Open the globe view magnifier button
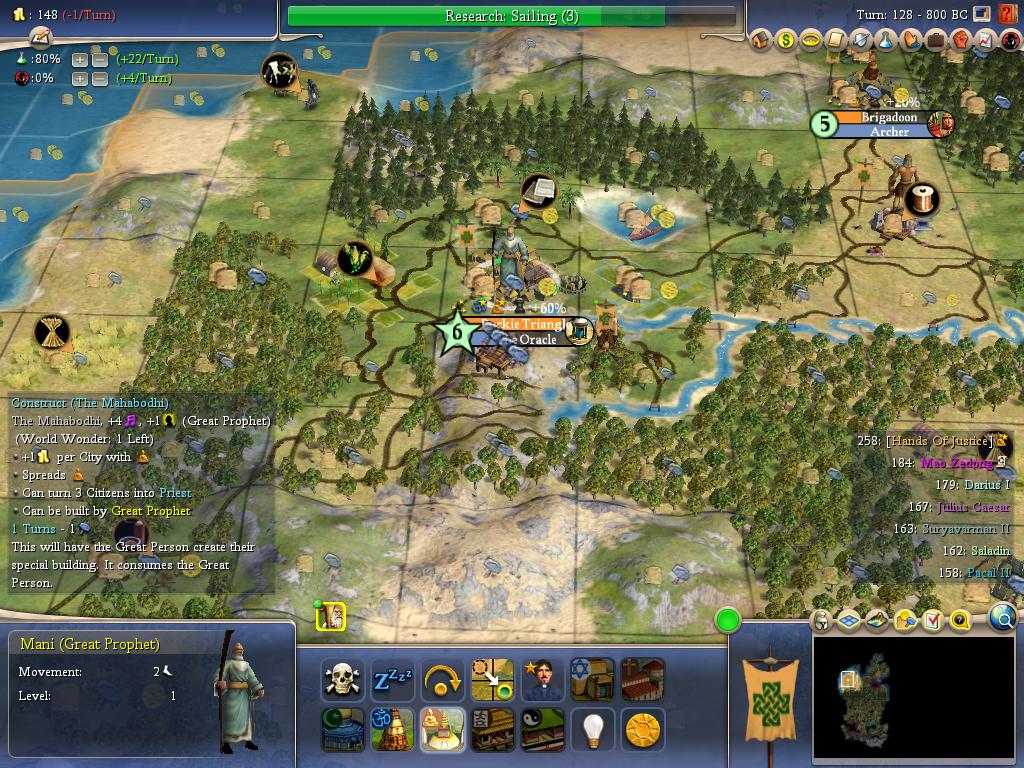This screenshot has width=1024, height=768. pos(1002,620)
